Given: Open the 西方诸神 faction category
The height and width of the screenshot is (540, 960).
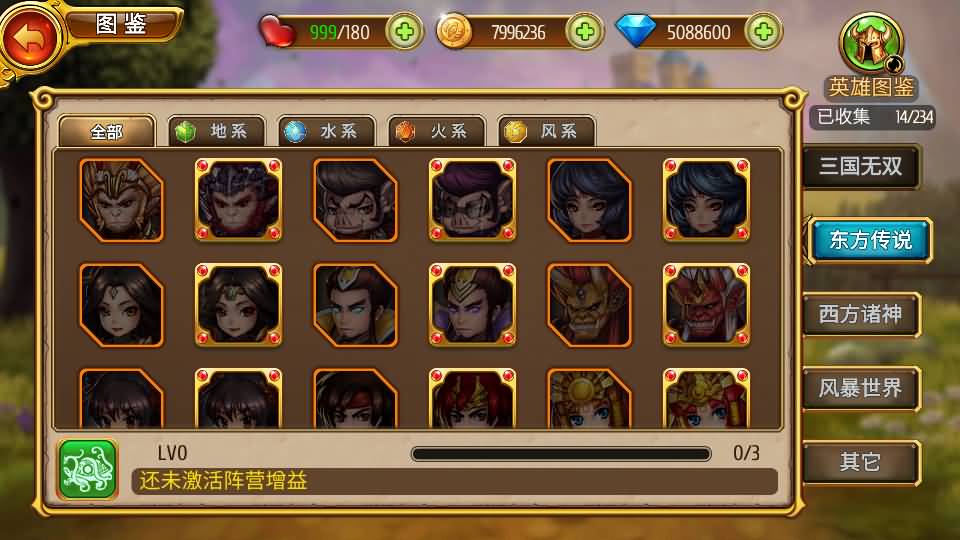Looking at the screenshot, I should tap(860, 315).
